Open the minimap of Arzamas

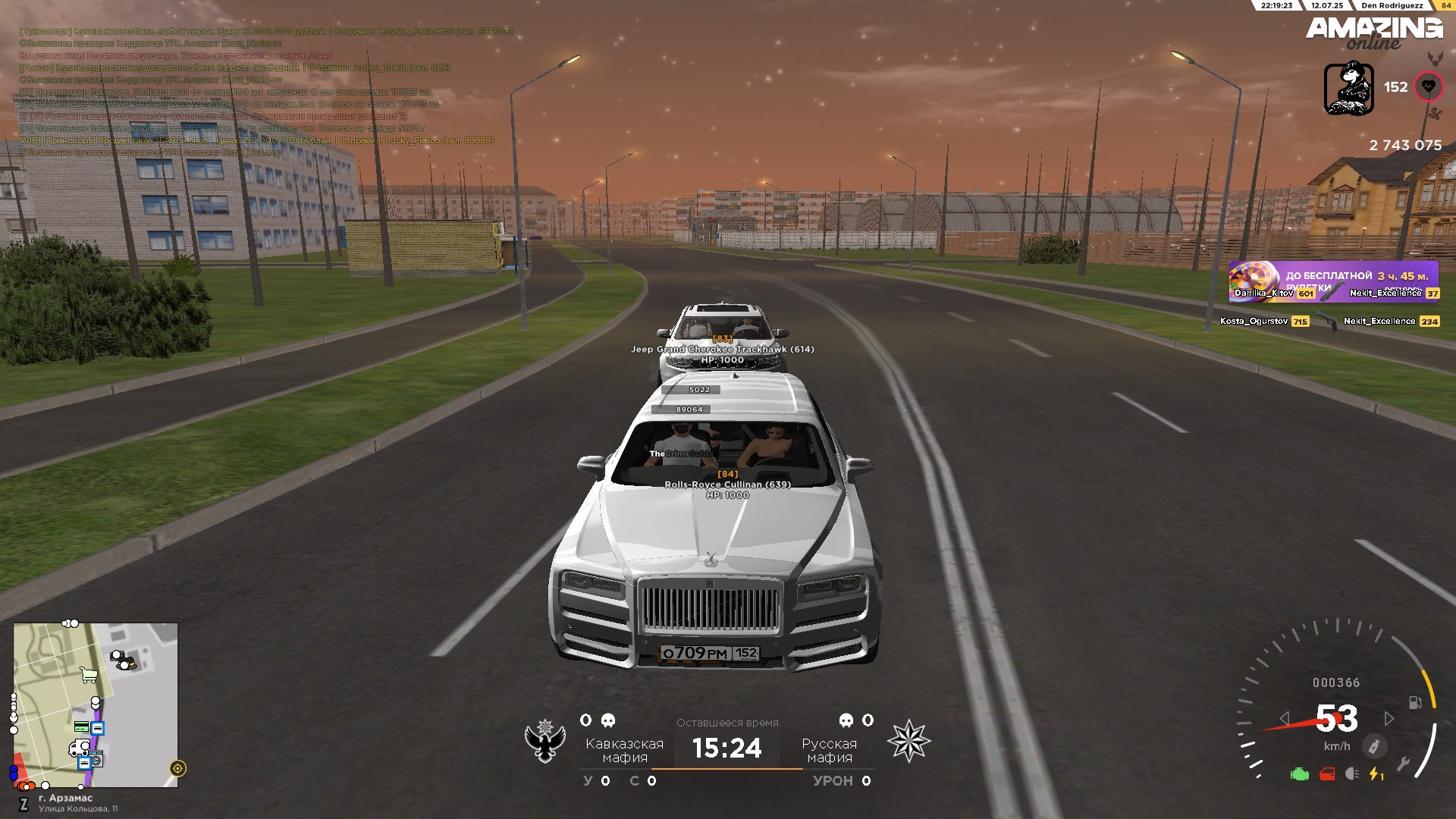pos(96,705)
